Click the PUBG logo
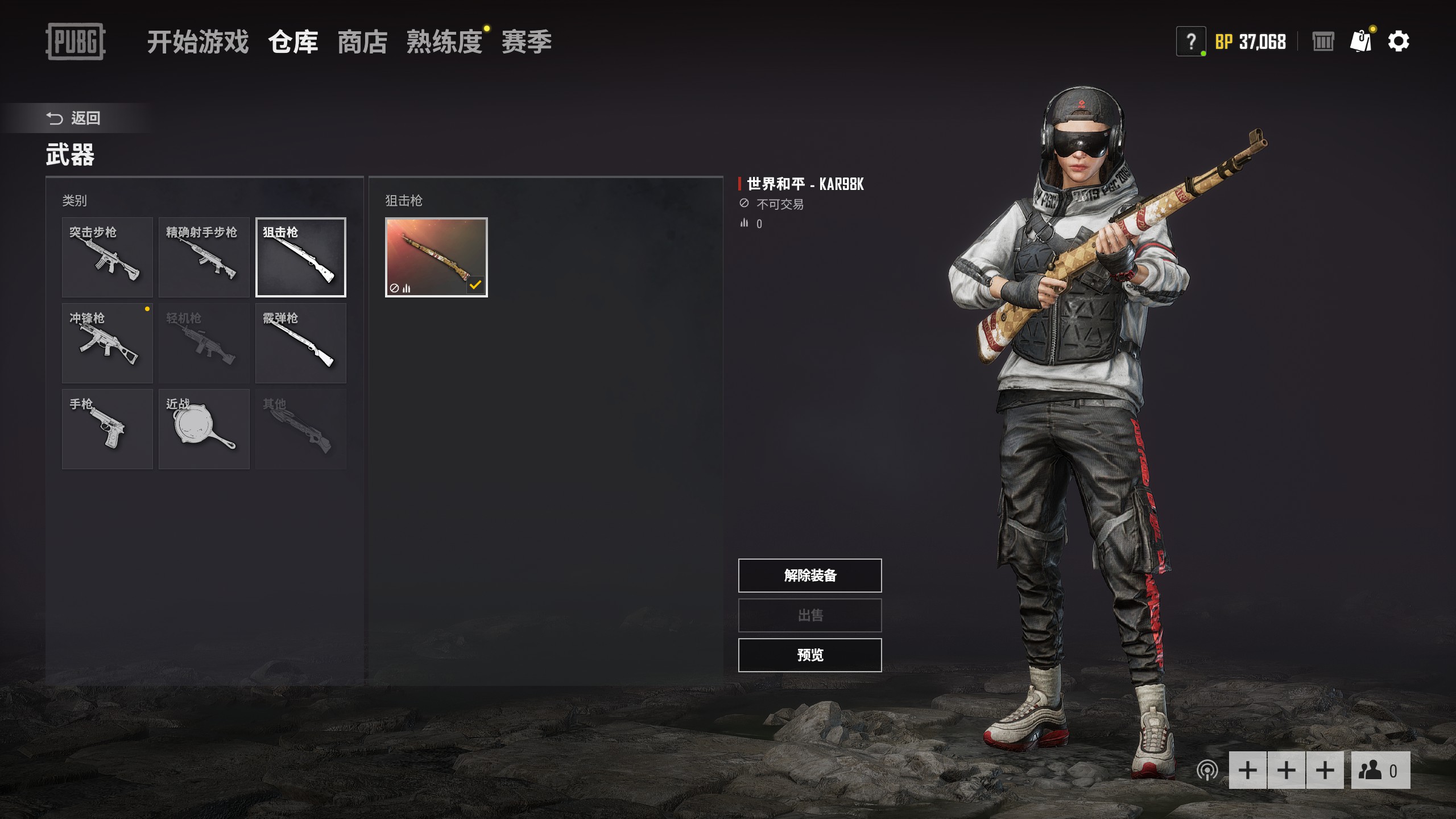This screenshot has width=1456, height=819. pos(75,42)
